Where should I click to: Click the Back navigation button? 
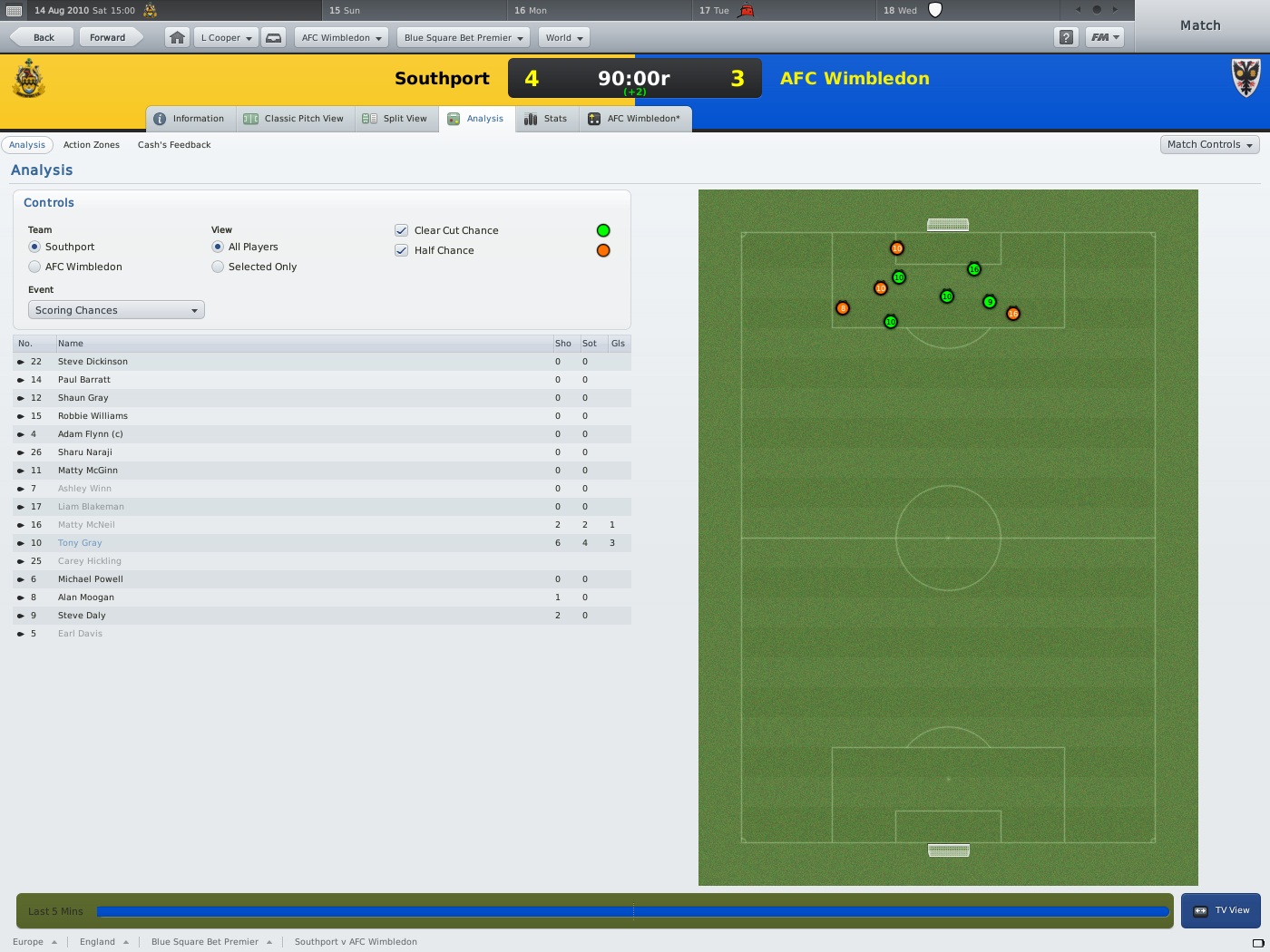pos(40,37)
